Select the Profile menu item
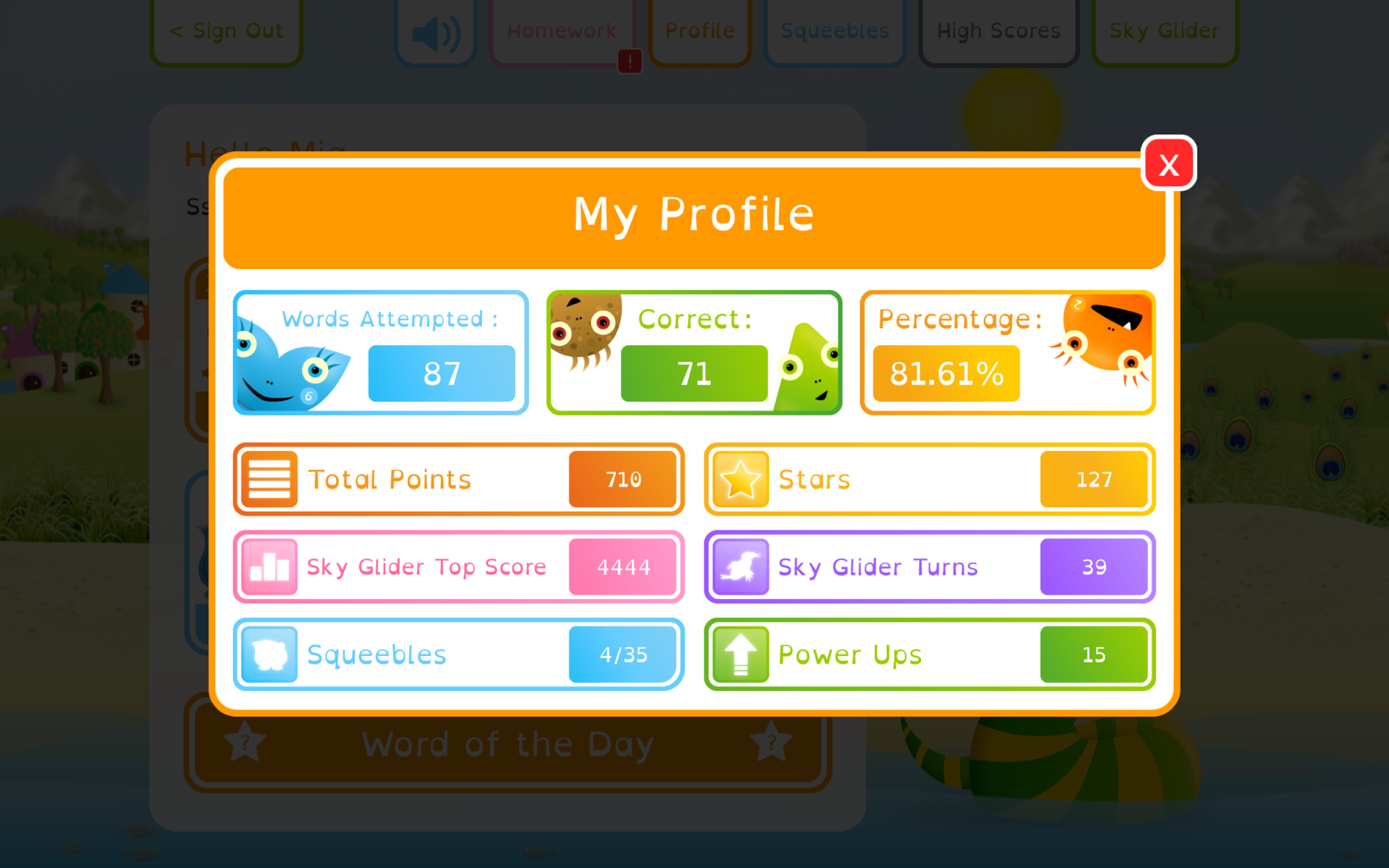Image resolution: width=1389 pixels, height=868 pixels. tap(700, 30)
